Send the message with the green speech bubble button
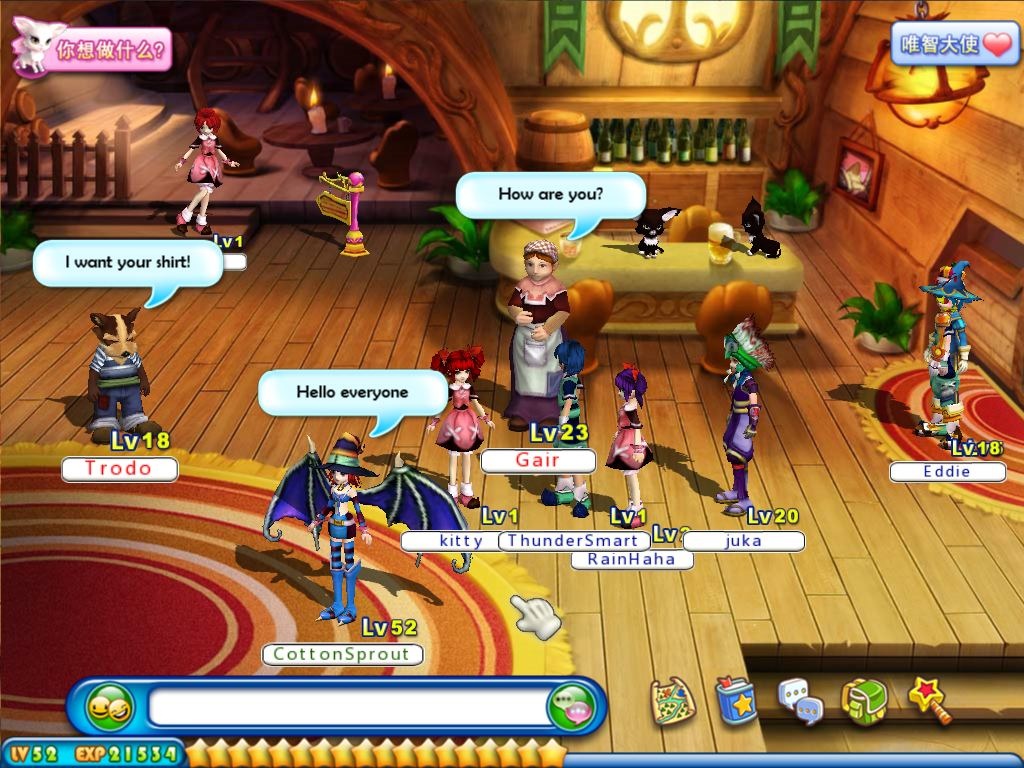 572,708
